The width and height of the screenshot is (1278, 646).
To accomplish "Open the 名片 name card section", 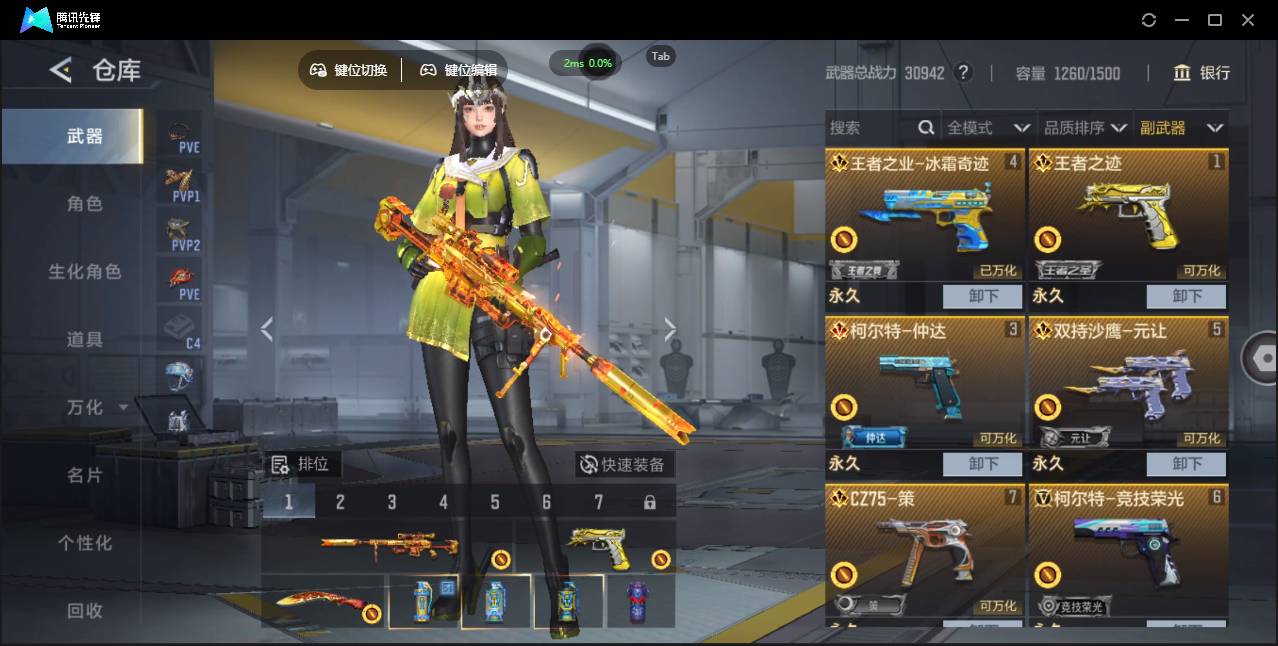I will (85, 475).
